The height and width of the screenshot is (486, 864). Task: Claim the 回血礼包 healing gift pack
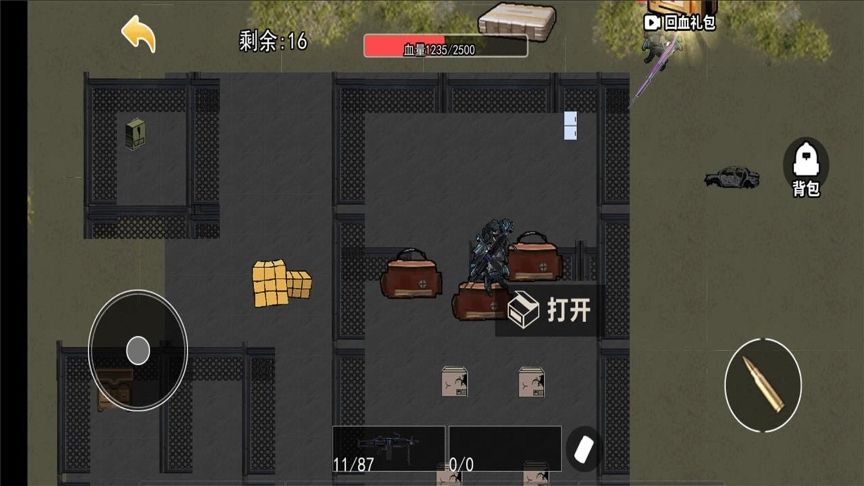(x=680, y=21)
